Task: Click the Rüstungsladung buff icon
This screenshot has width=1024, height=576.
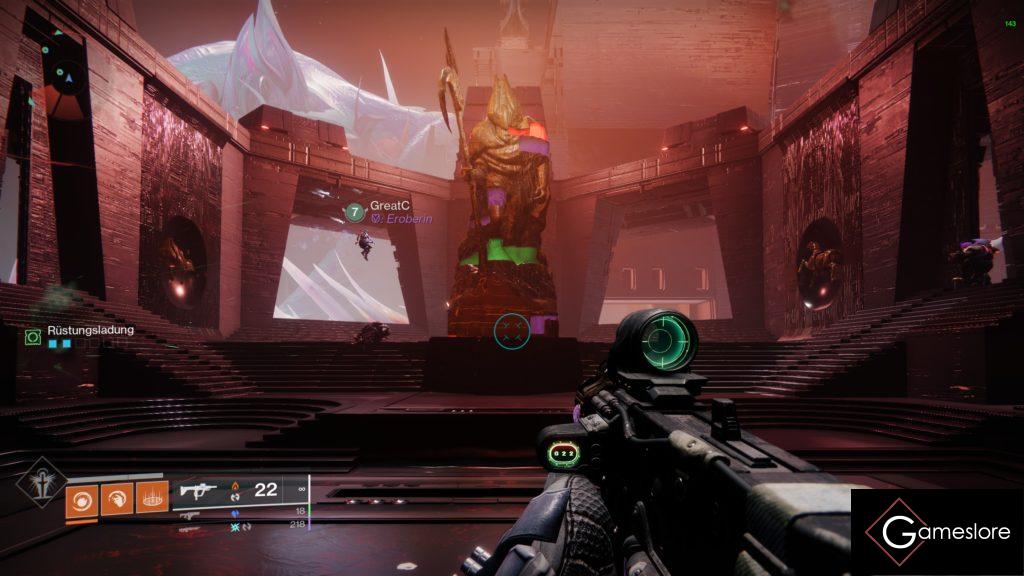Action: 33,338
